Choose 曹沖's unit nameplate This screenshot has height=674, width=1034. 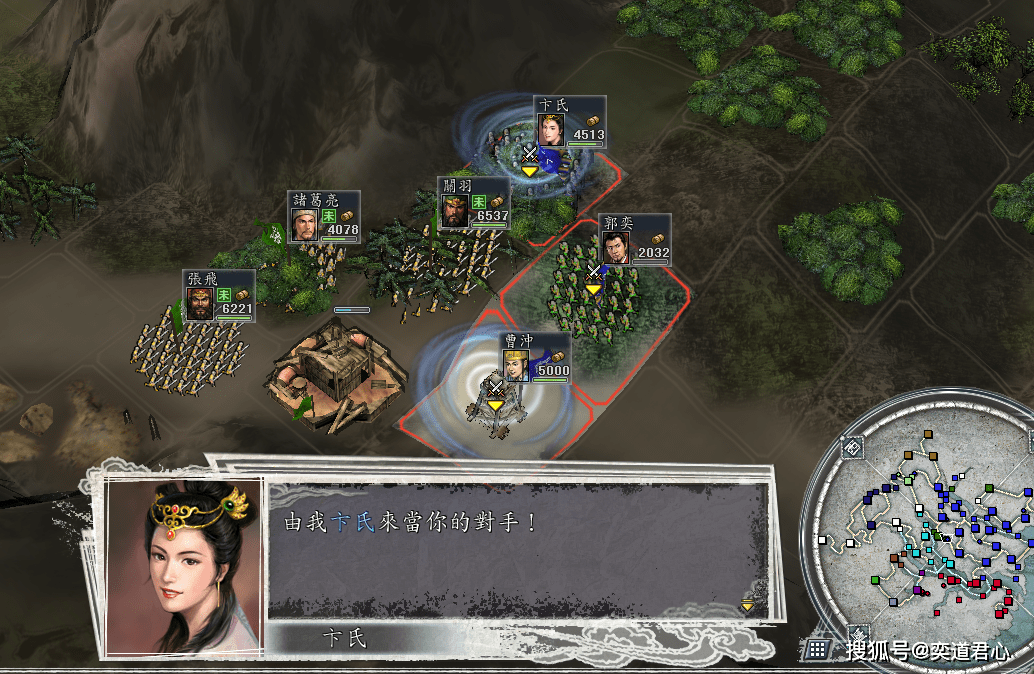click(x=535, y=358)
